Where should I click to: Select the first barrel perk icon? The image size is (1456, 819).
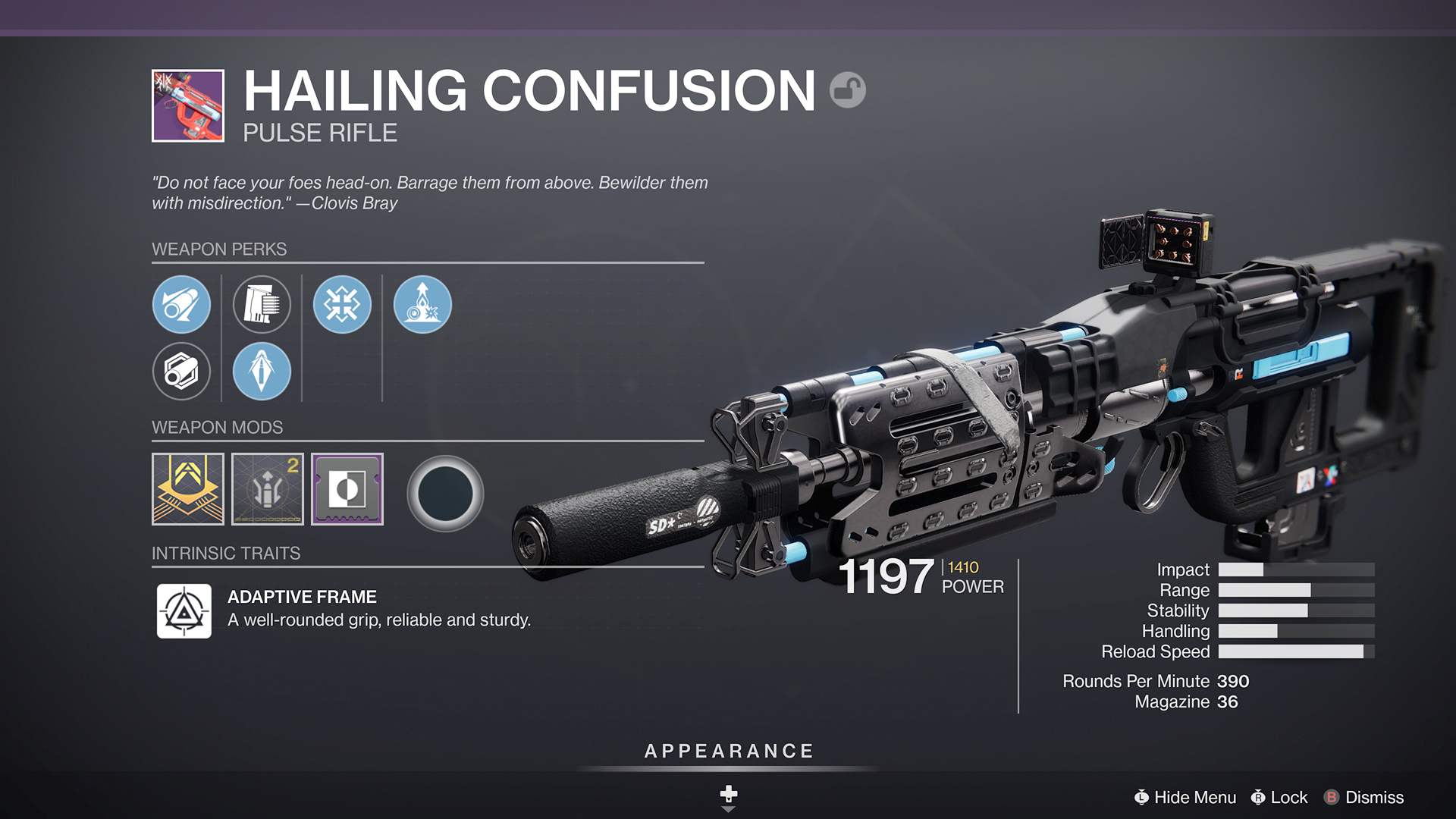[x=182, y=304]
